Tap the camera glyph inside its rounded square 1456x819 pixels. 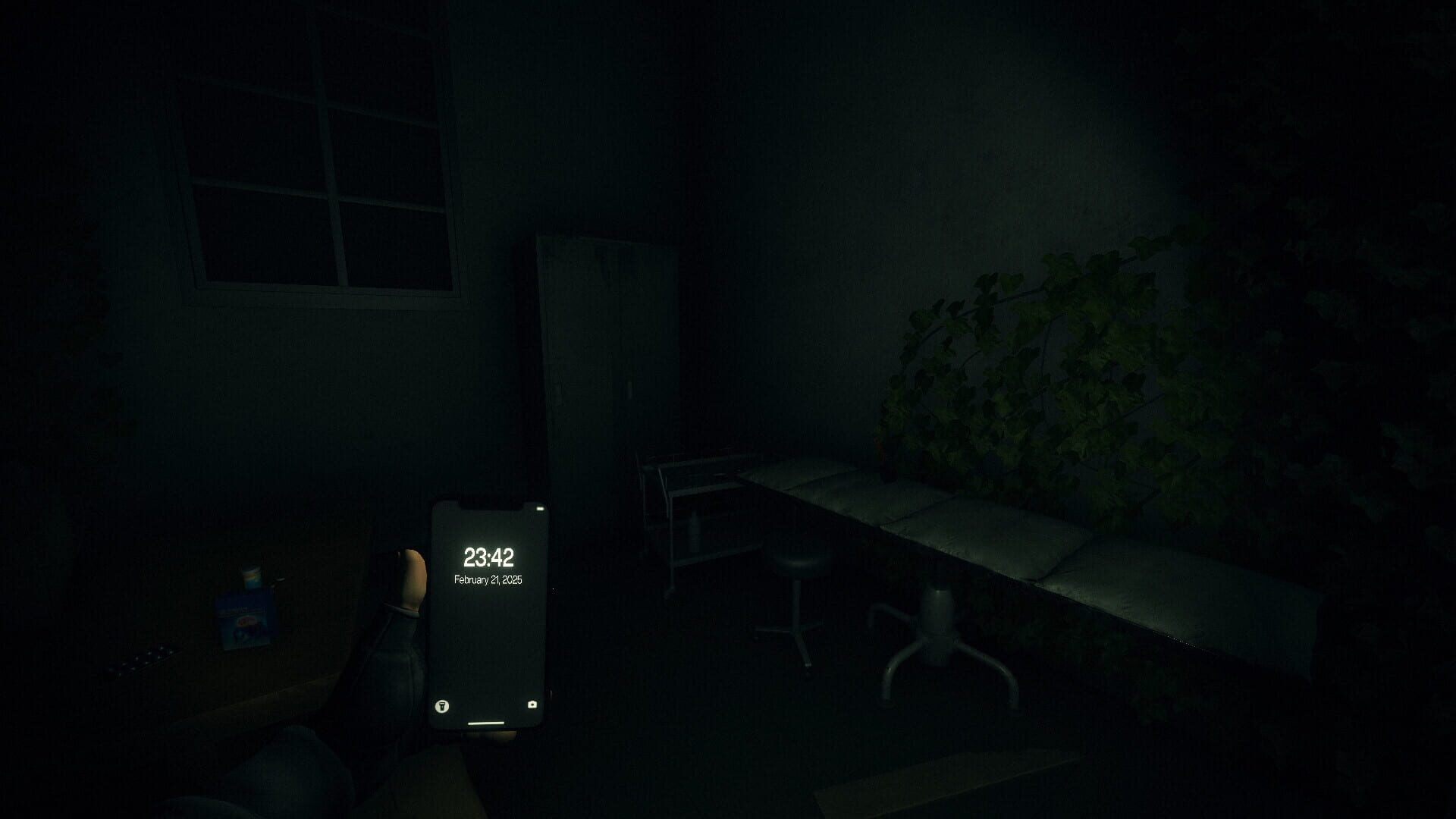click(532, 704)
